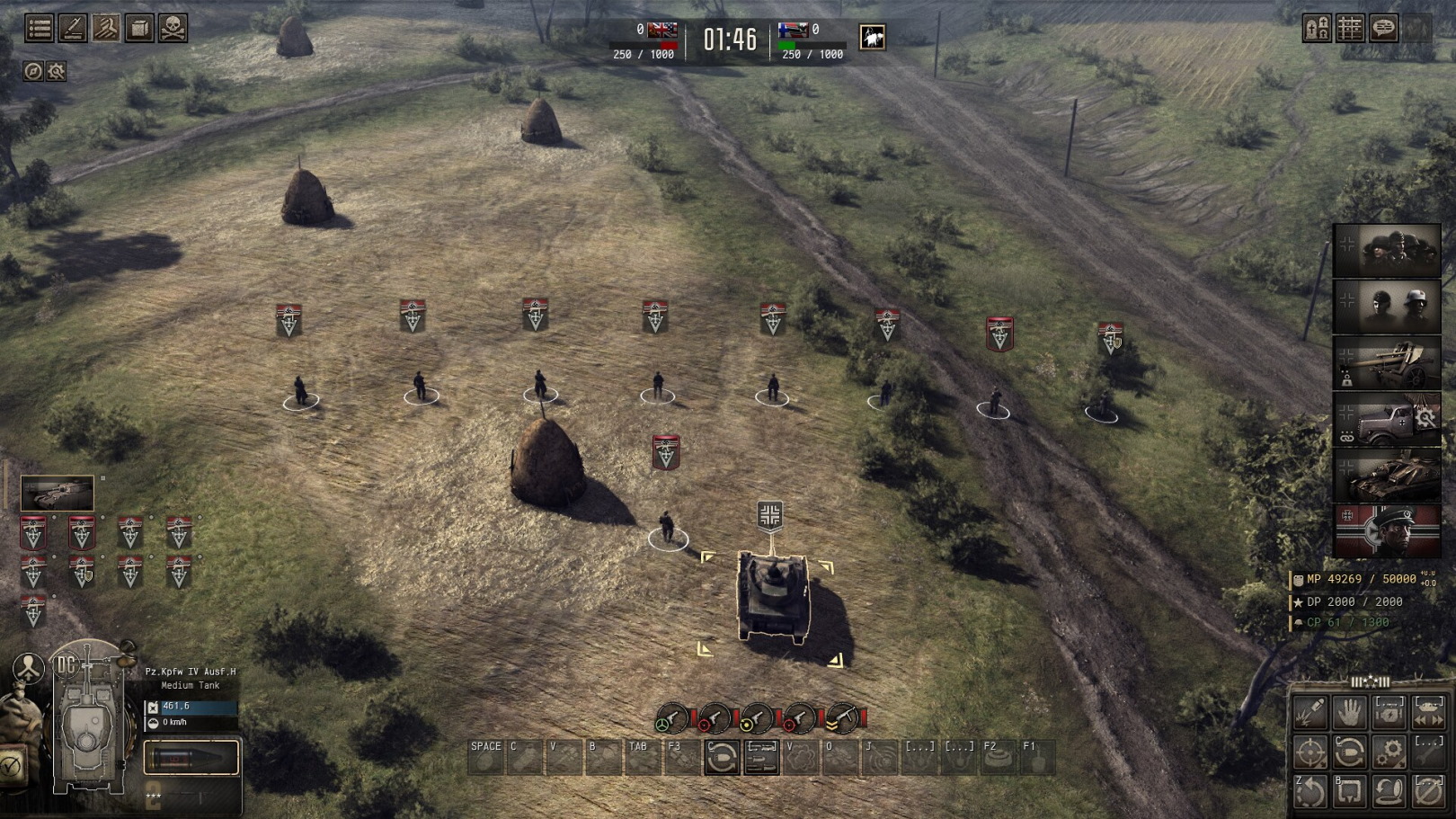The height and width of the screenshot is (819, 1456).
Task: Open the cube box icon button
Action: click(x=139, y=29)
